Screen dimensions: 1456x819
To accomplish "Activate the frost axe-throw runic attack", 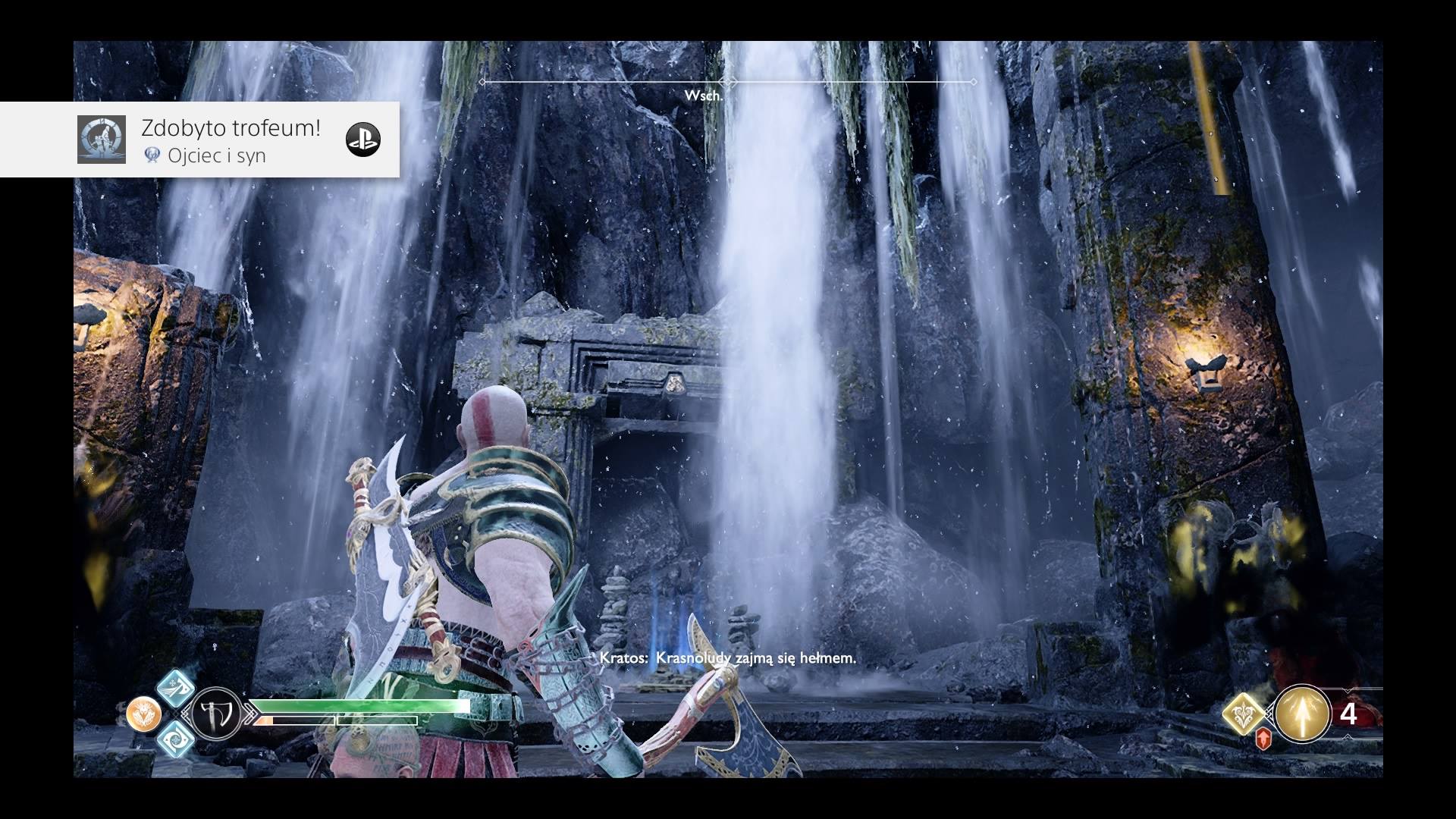I will pos(176,688).
